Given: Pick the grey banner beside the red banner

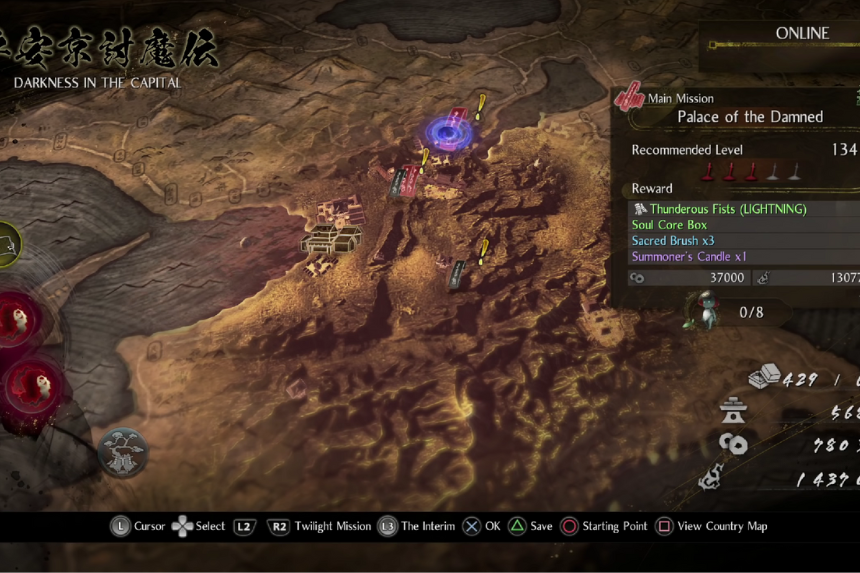Looking at the screenshot, I should point(398,182).
